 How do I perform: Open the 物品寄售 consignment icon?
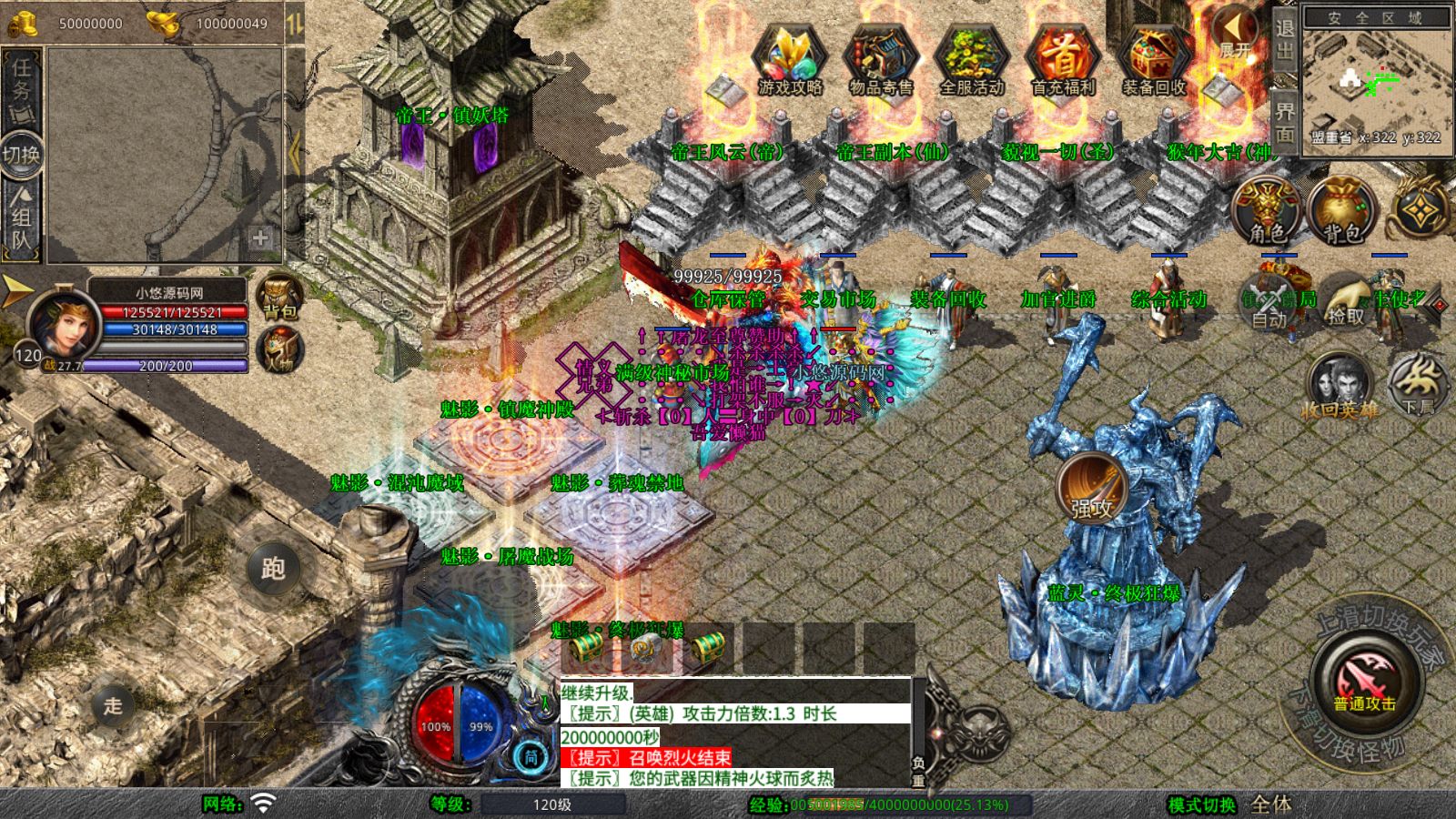pos(880,58)
